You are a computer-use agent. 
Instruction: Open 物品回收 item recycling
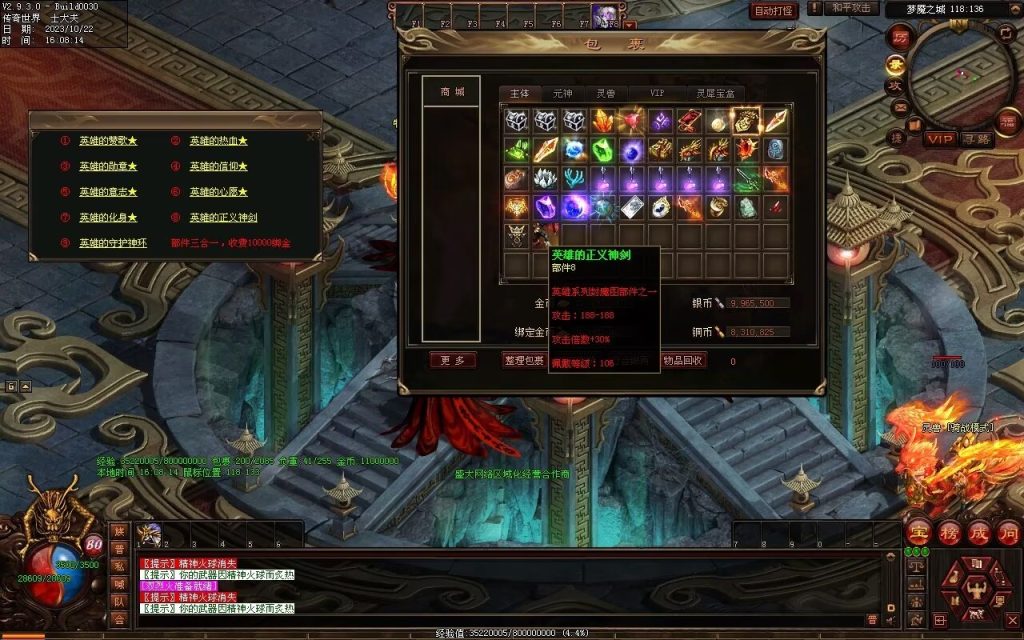684,361
